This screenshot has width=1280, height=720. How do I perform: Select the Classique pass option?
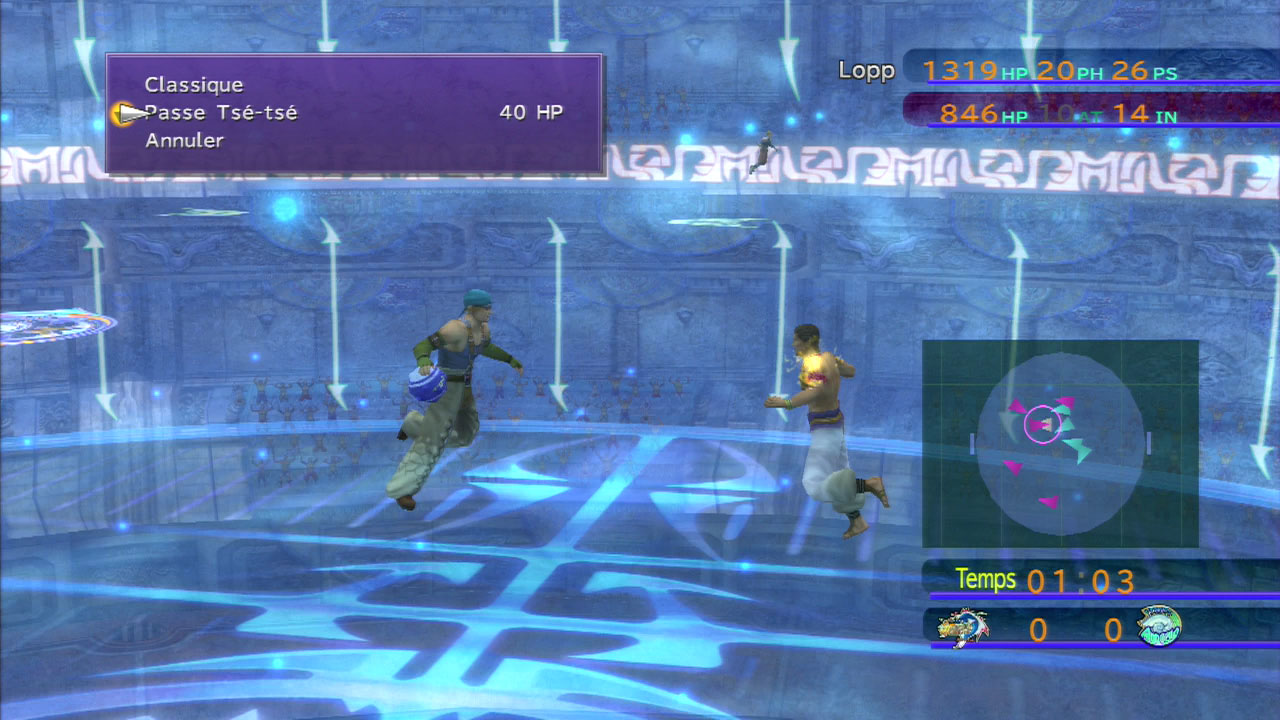pyautogui.click(x=194, y=85)
